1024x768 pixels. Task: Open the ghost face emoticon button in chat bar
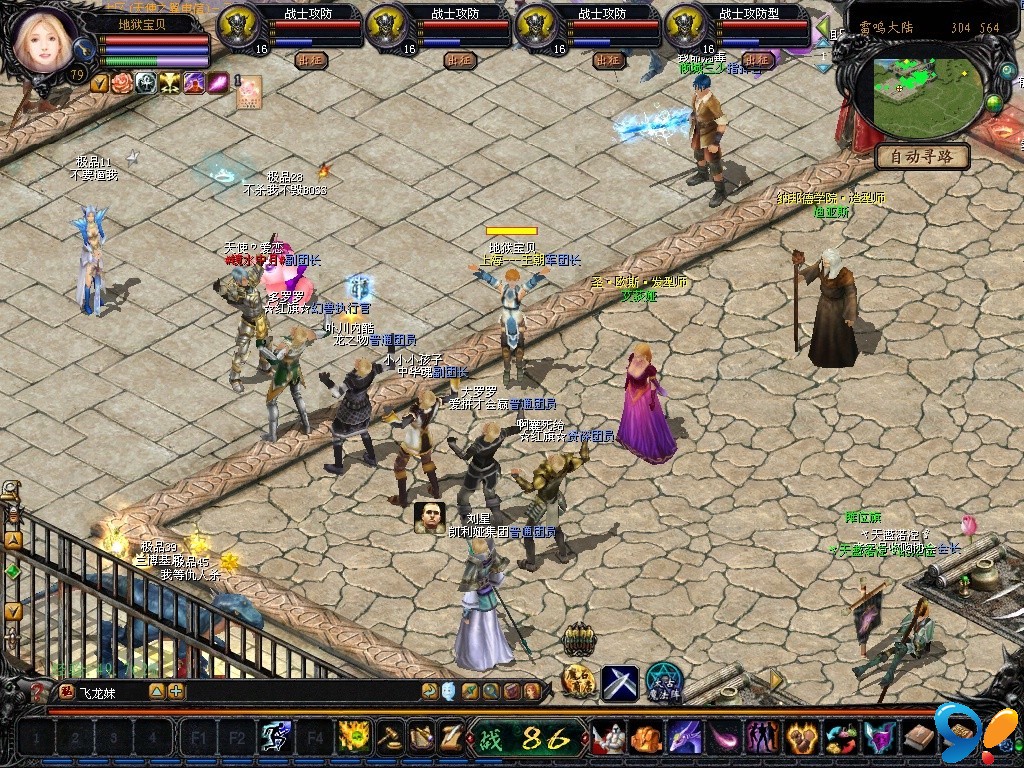449,691
